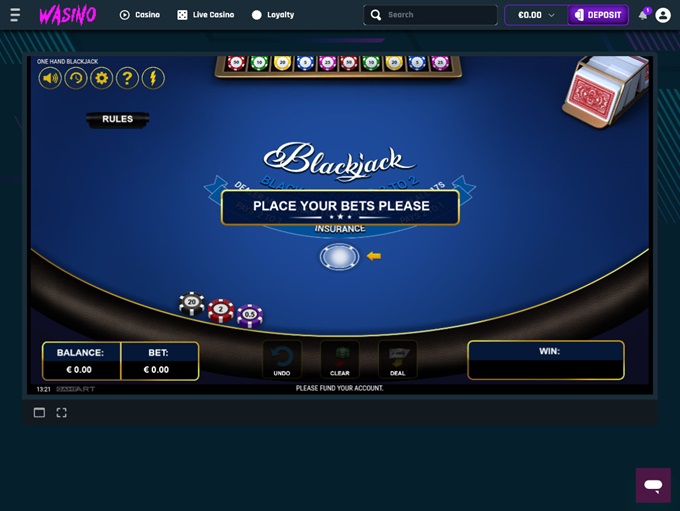The width and height of the screenshot is (680, 511).
Task: Toggle the sound speaker icon
Action: click(50, 78)
